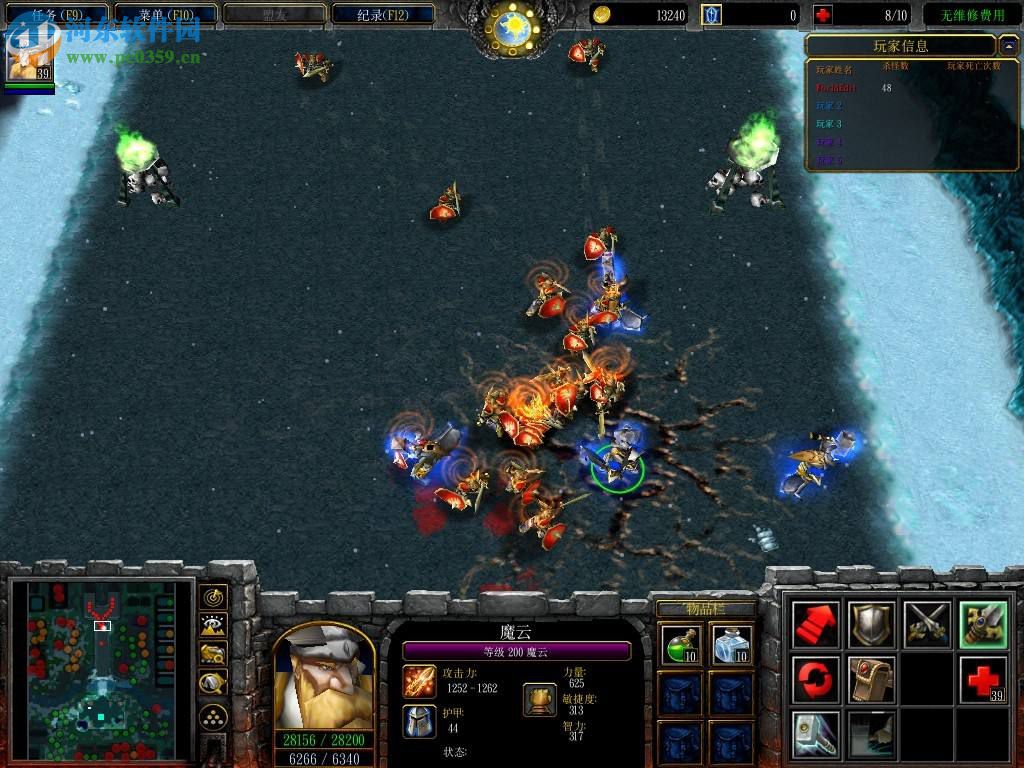Image resolution: width=1024 pixels, height=768 pixels.
Task: Open the formation toggle button (dots)
Action: click(x=212, y=716)
